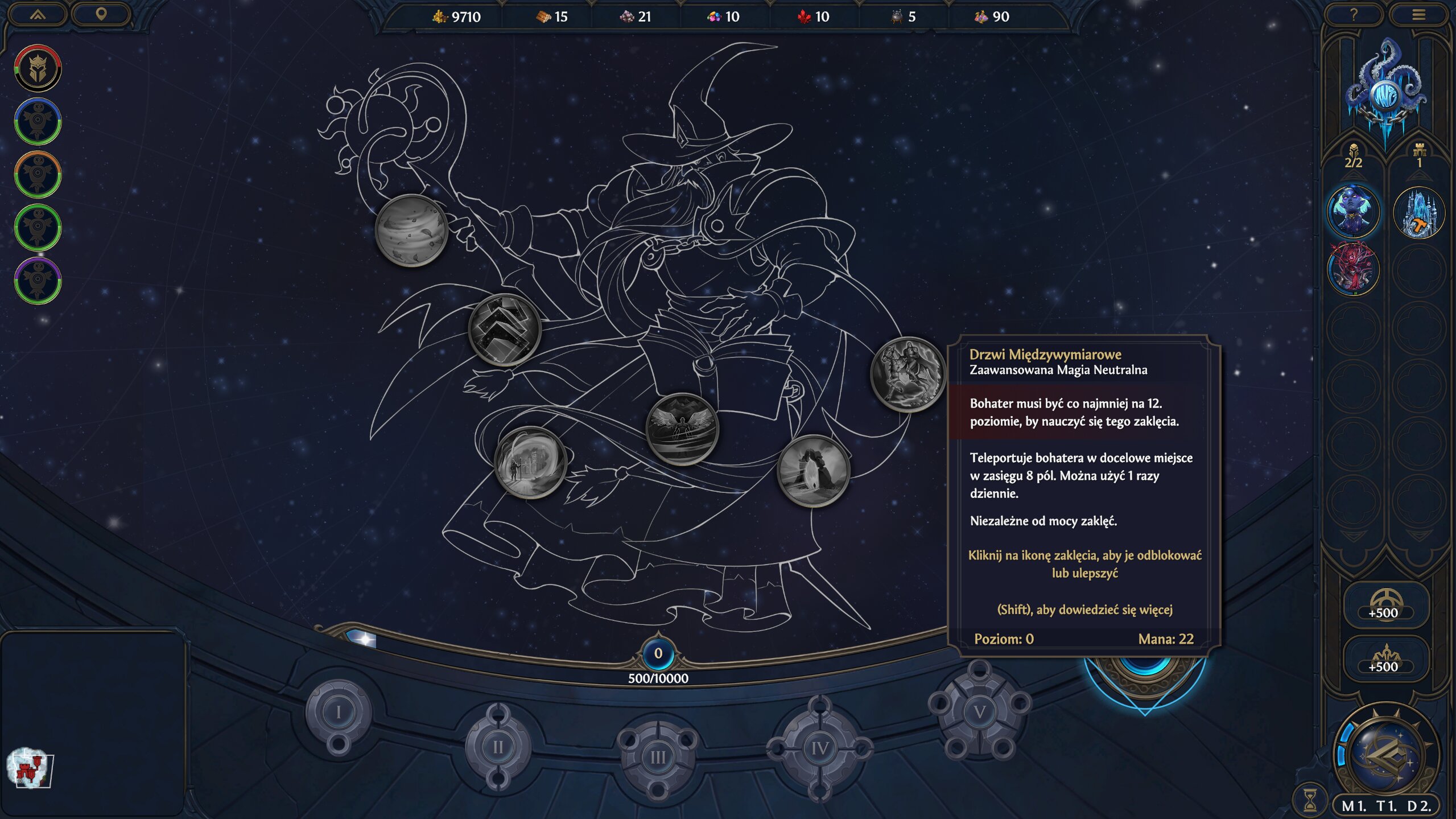End turn with the hourglass button

[x=1310, y=800]
